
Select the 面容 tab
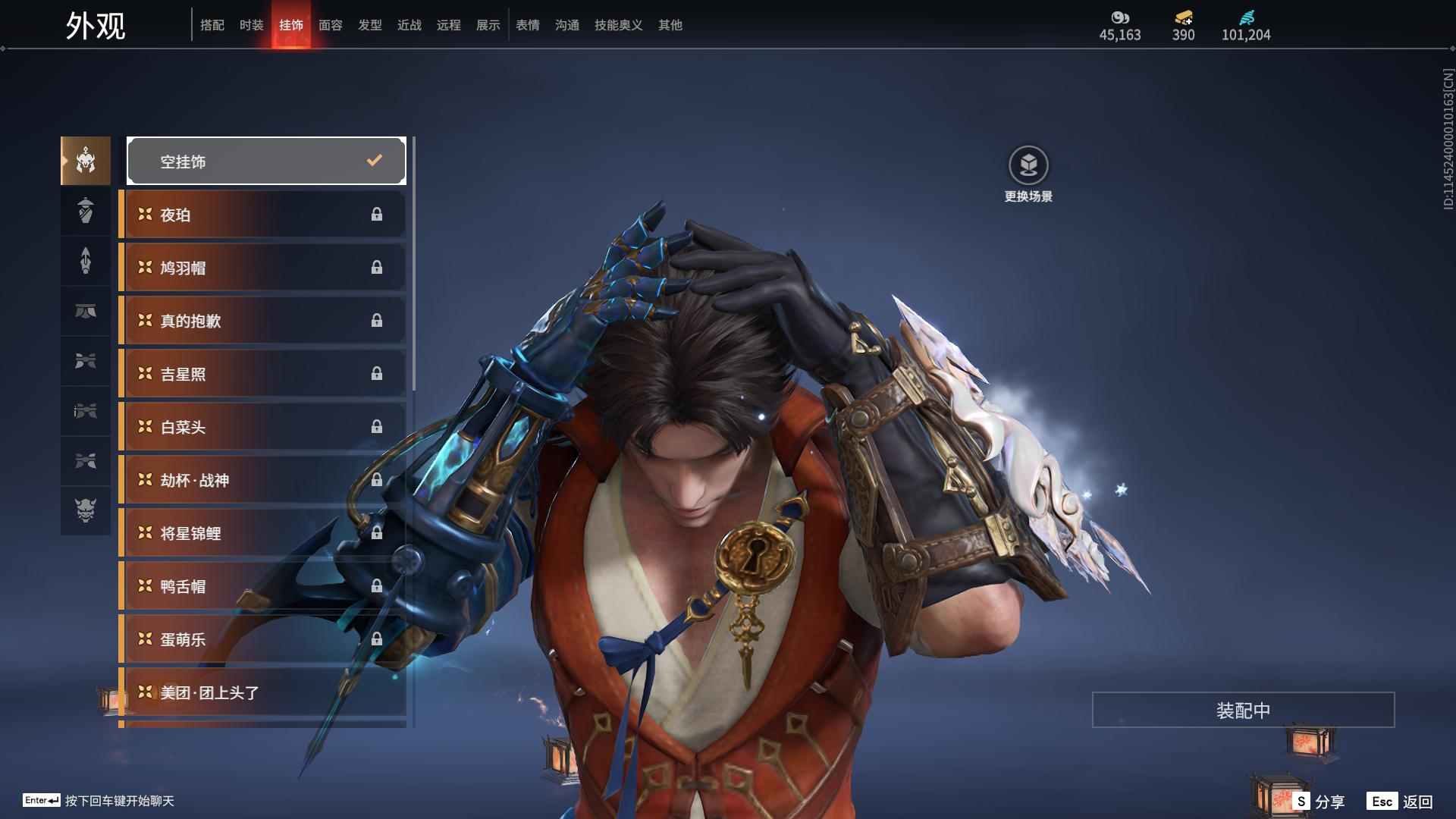point(330,25)
